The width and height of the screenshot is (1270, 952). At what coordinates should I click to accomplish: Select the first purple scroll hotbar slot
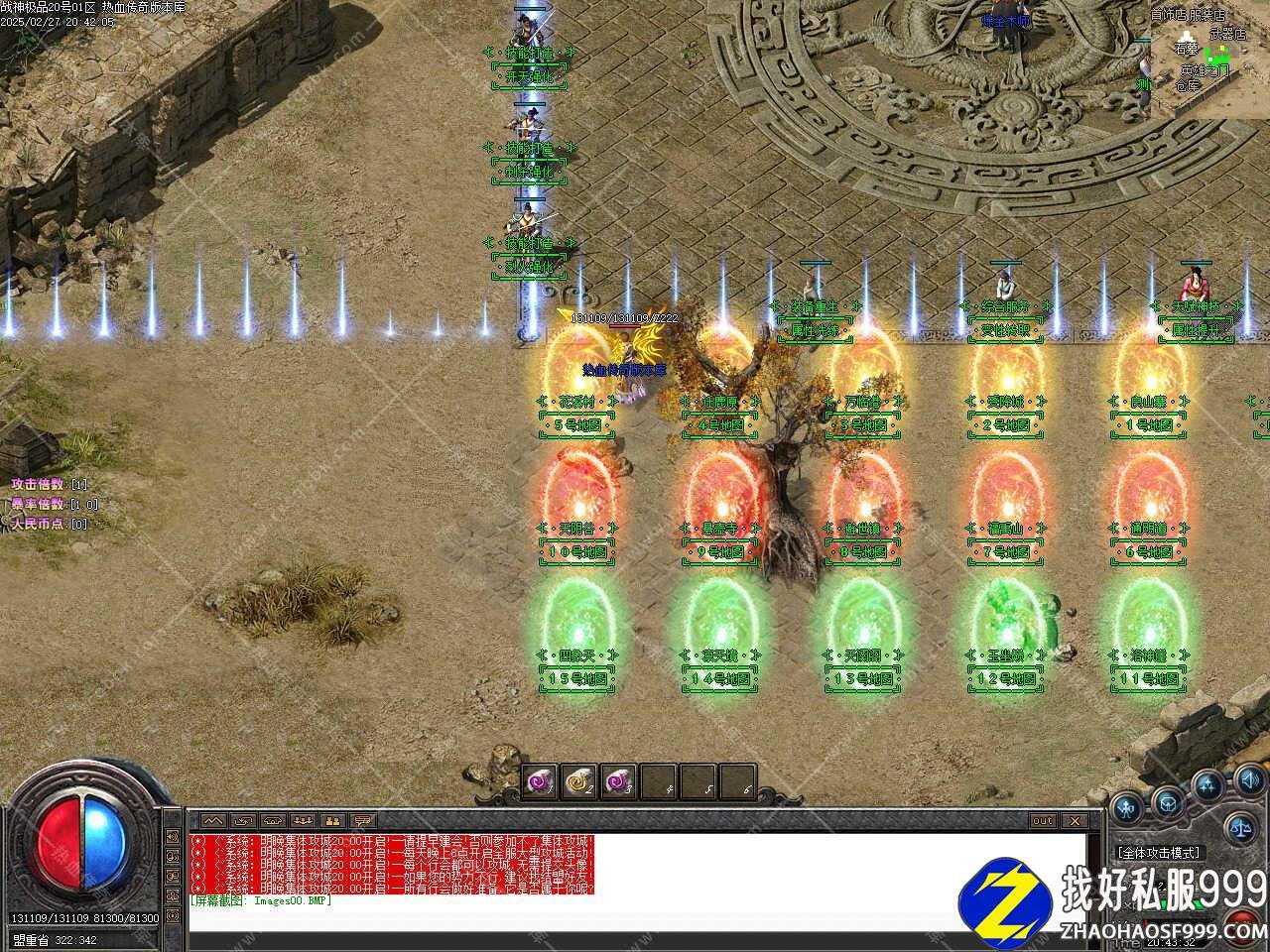point(540,782)
